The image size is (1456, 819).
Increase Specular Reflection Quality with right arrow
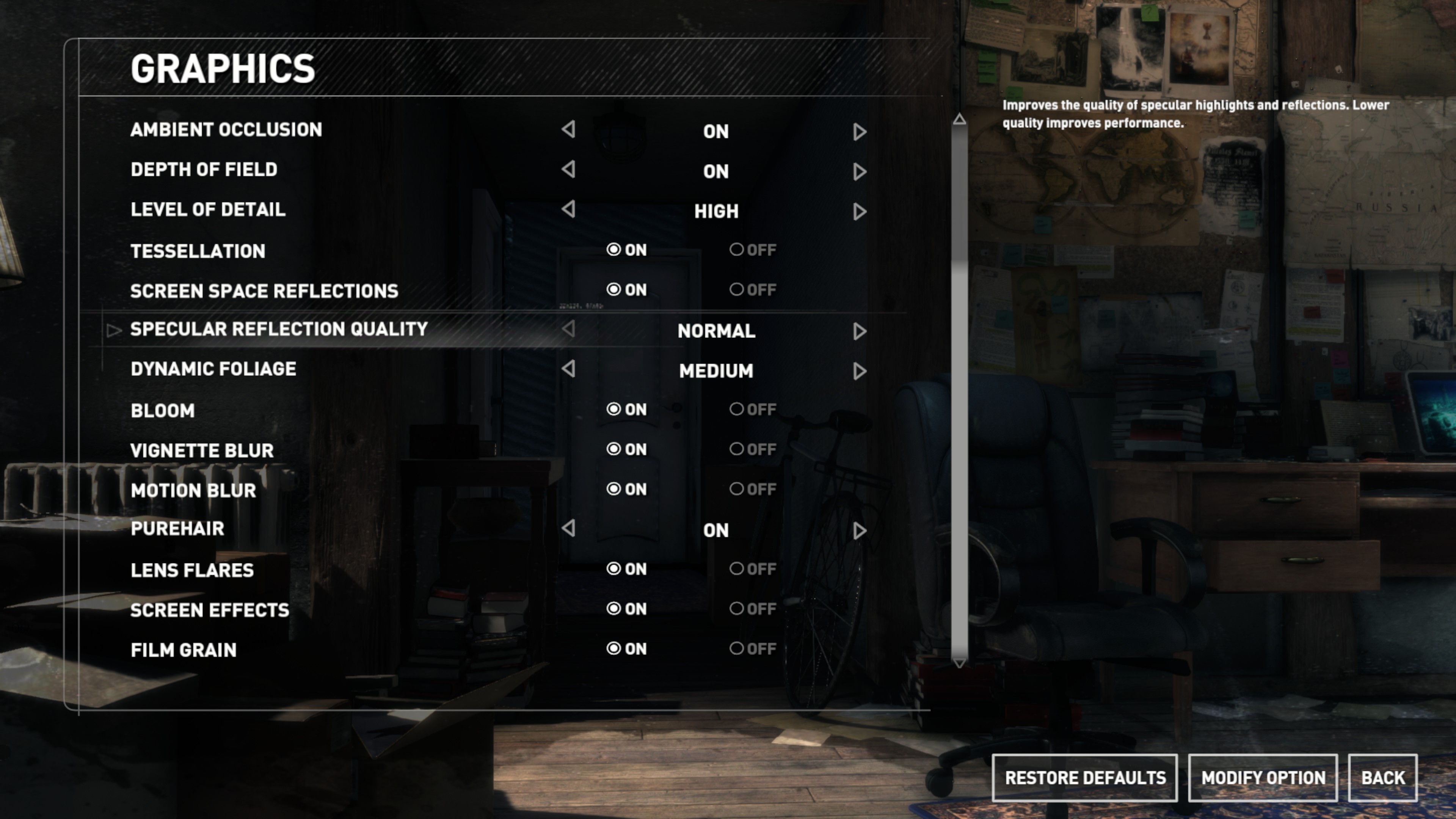860,331
